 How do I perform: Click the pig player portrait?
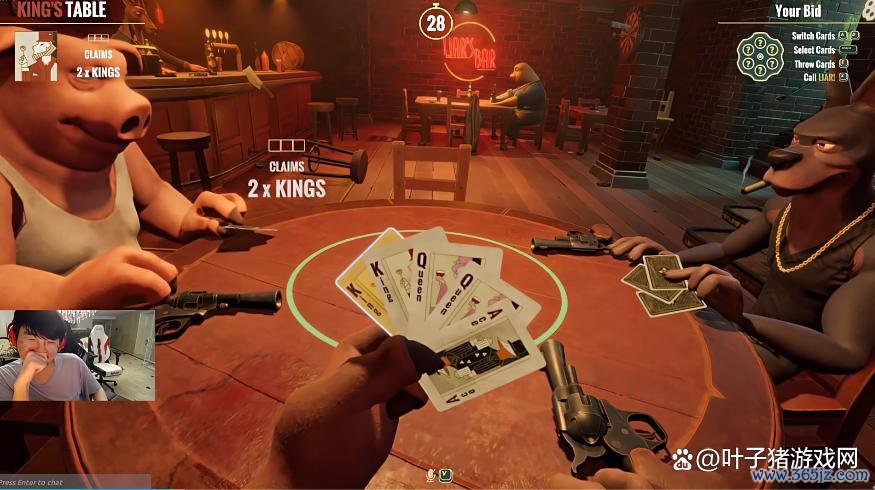tap(35, 54)
